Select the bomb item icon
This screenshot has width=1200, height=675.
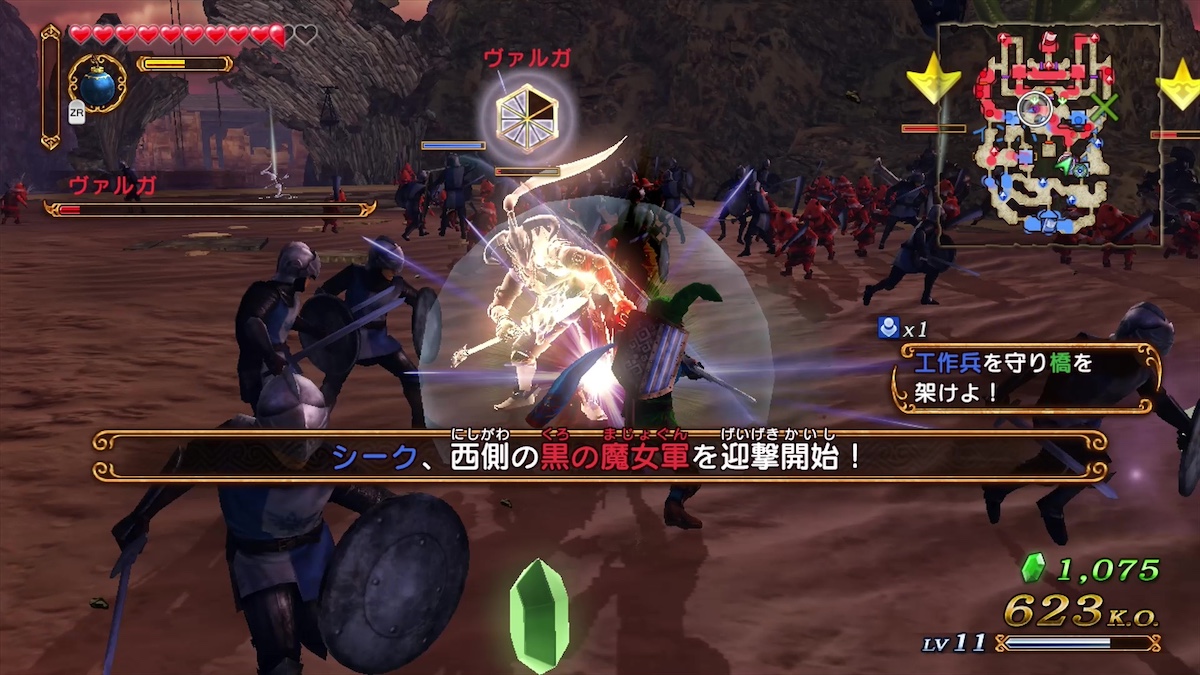(97, 84)
